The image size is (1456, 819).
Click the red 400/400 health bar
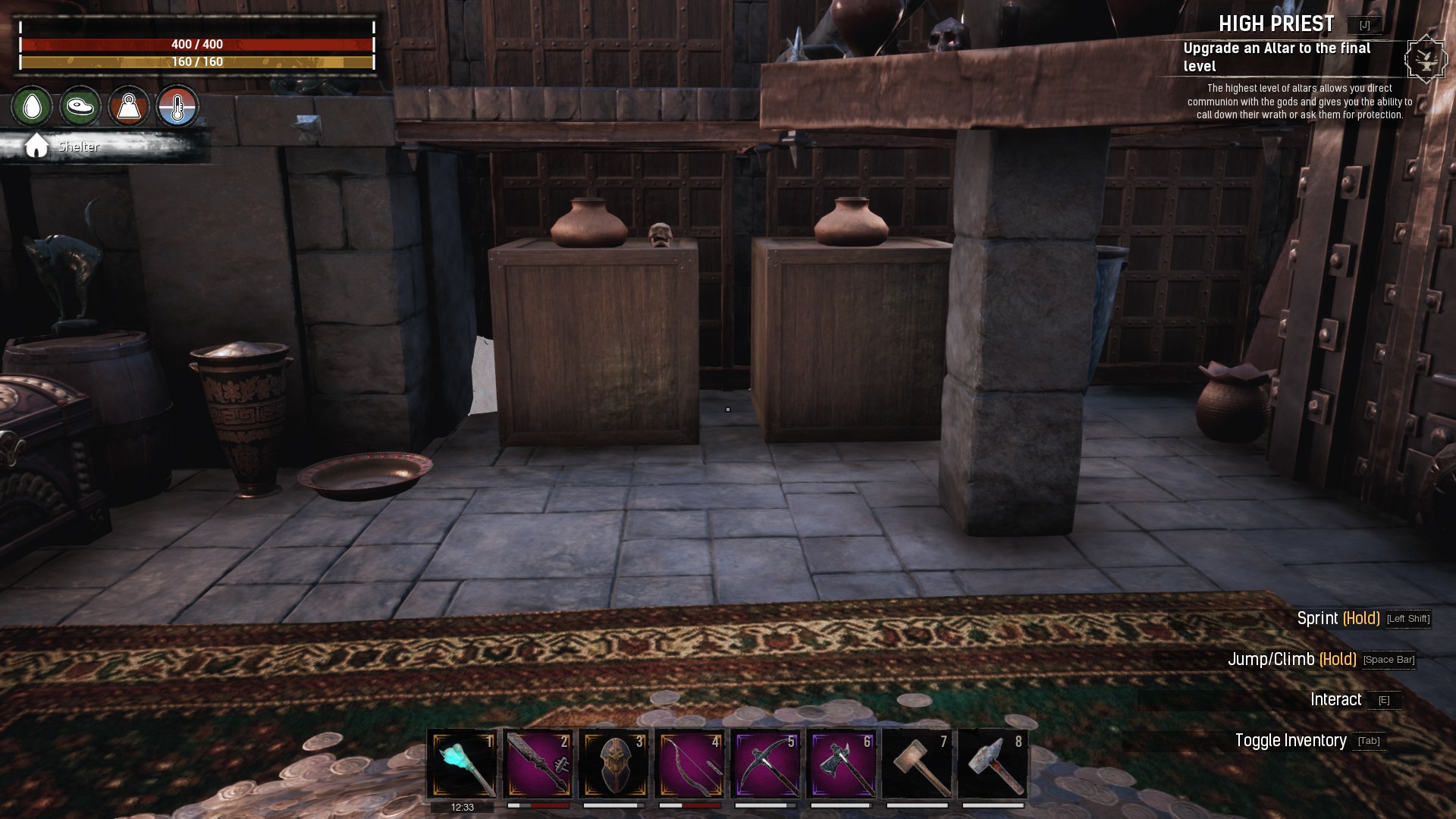[x=197, y=45]
